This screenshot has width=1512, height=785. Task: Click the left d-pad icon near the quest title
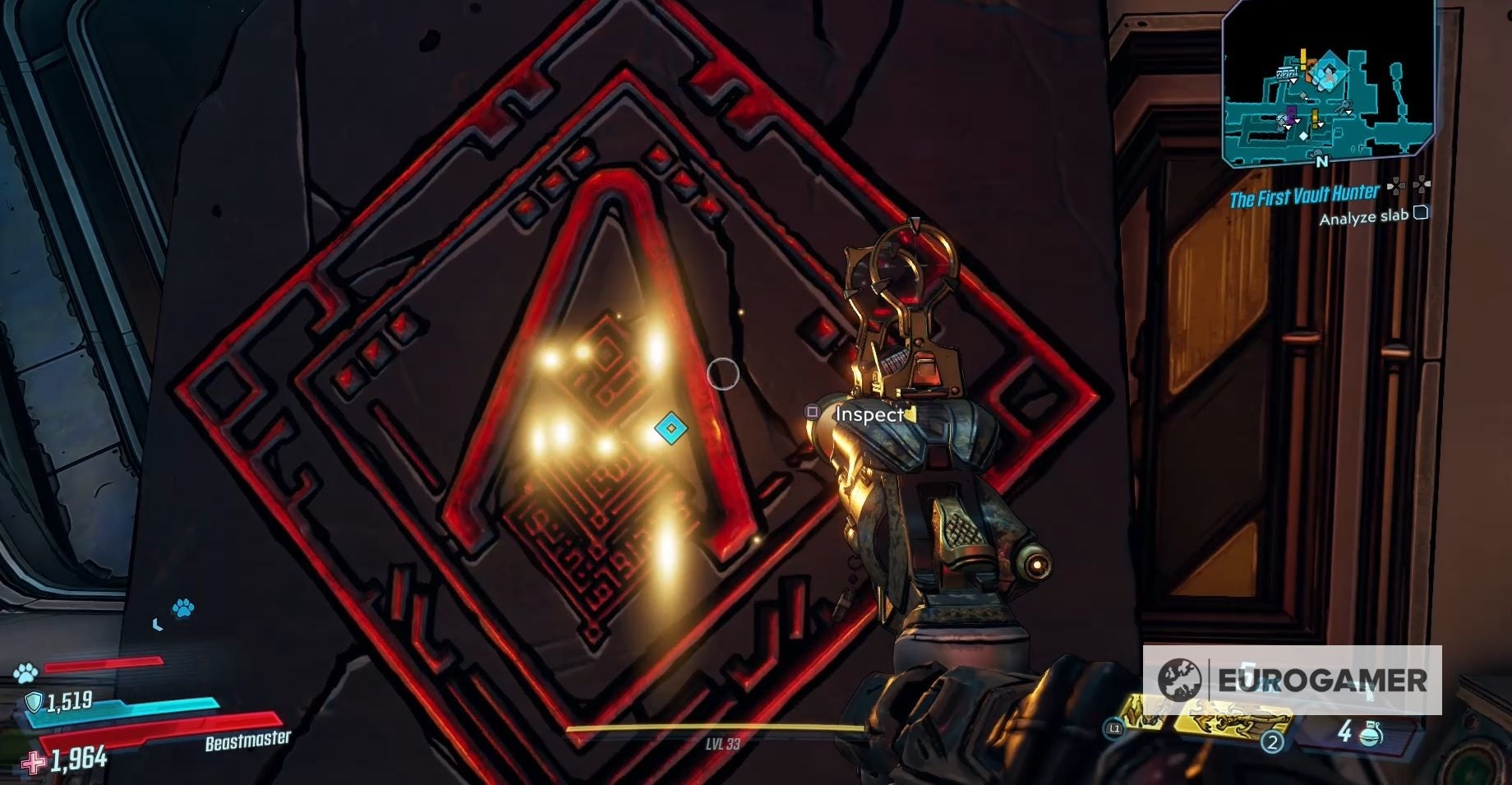(1397, 184)
